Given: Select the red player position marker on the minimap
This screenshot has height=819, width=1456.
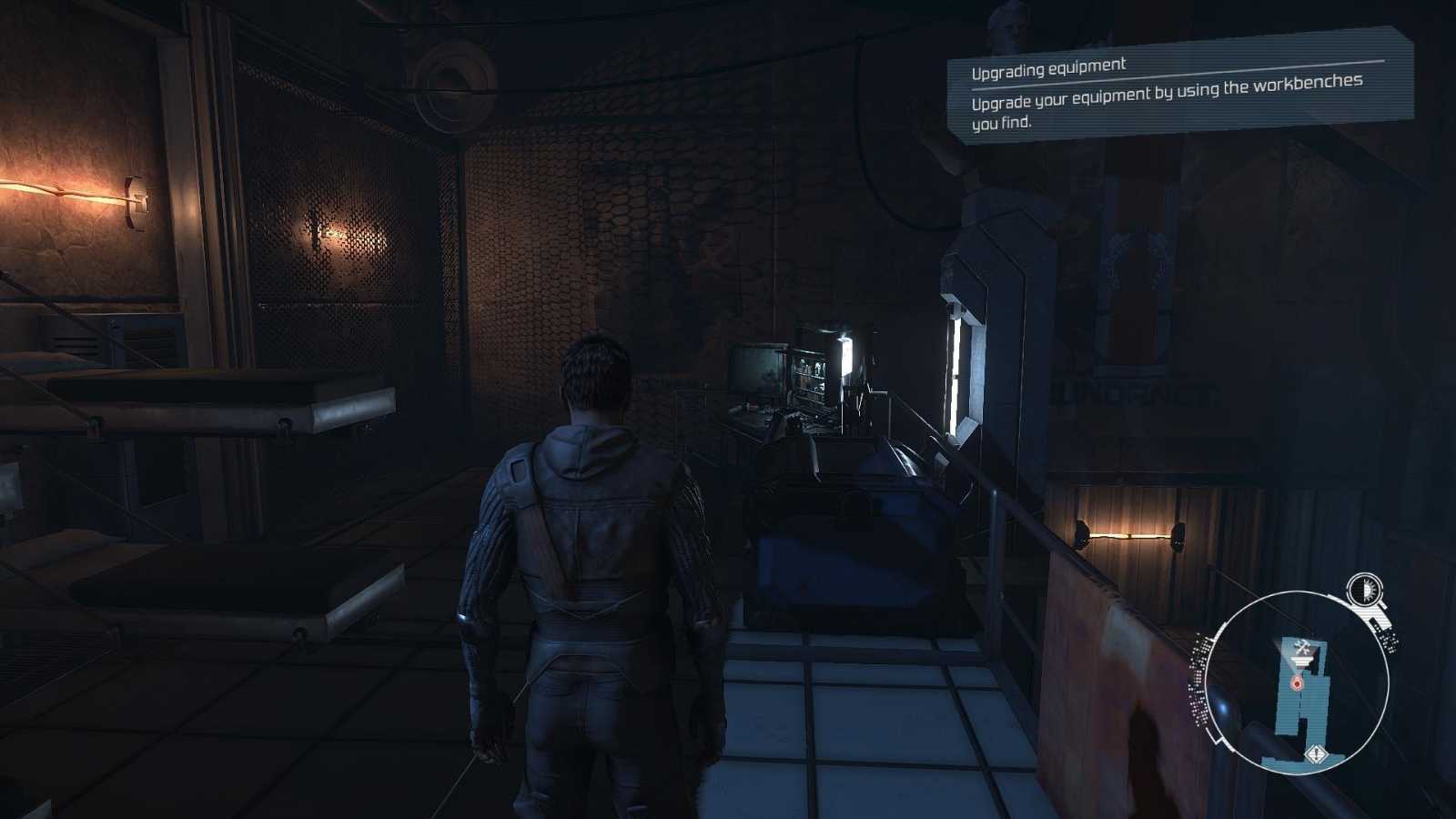Looking at the screenshot, I should 1297,682.
